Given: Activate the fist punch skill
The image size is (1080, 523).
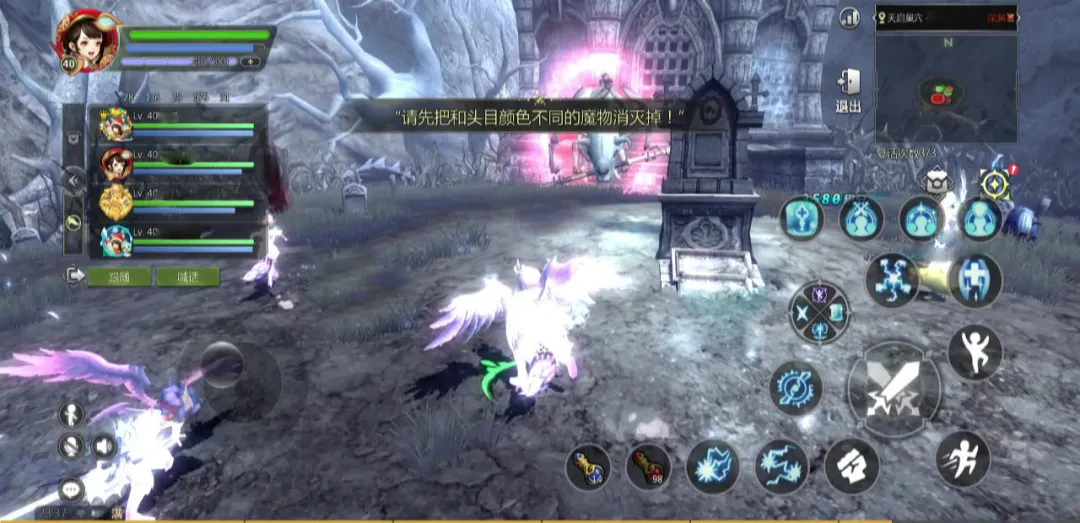Looking at the screenshot, I should point(851,466).
